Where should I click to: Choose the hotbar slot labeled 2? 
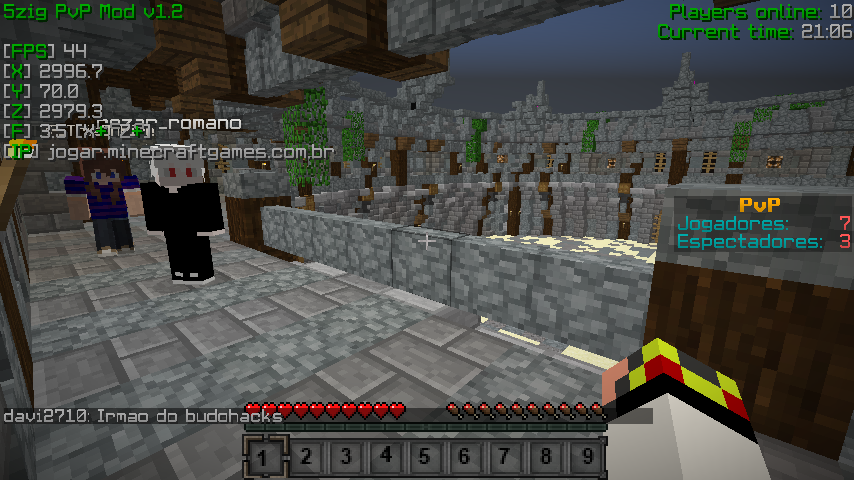pyautogui.click(x=305, y=458)
